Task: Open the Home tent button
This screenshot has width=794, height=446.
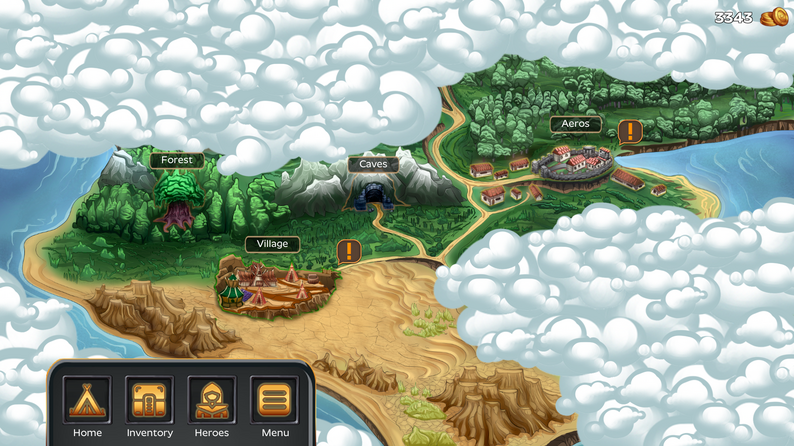Action: pos(87,400)
